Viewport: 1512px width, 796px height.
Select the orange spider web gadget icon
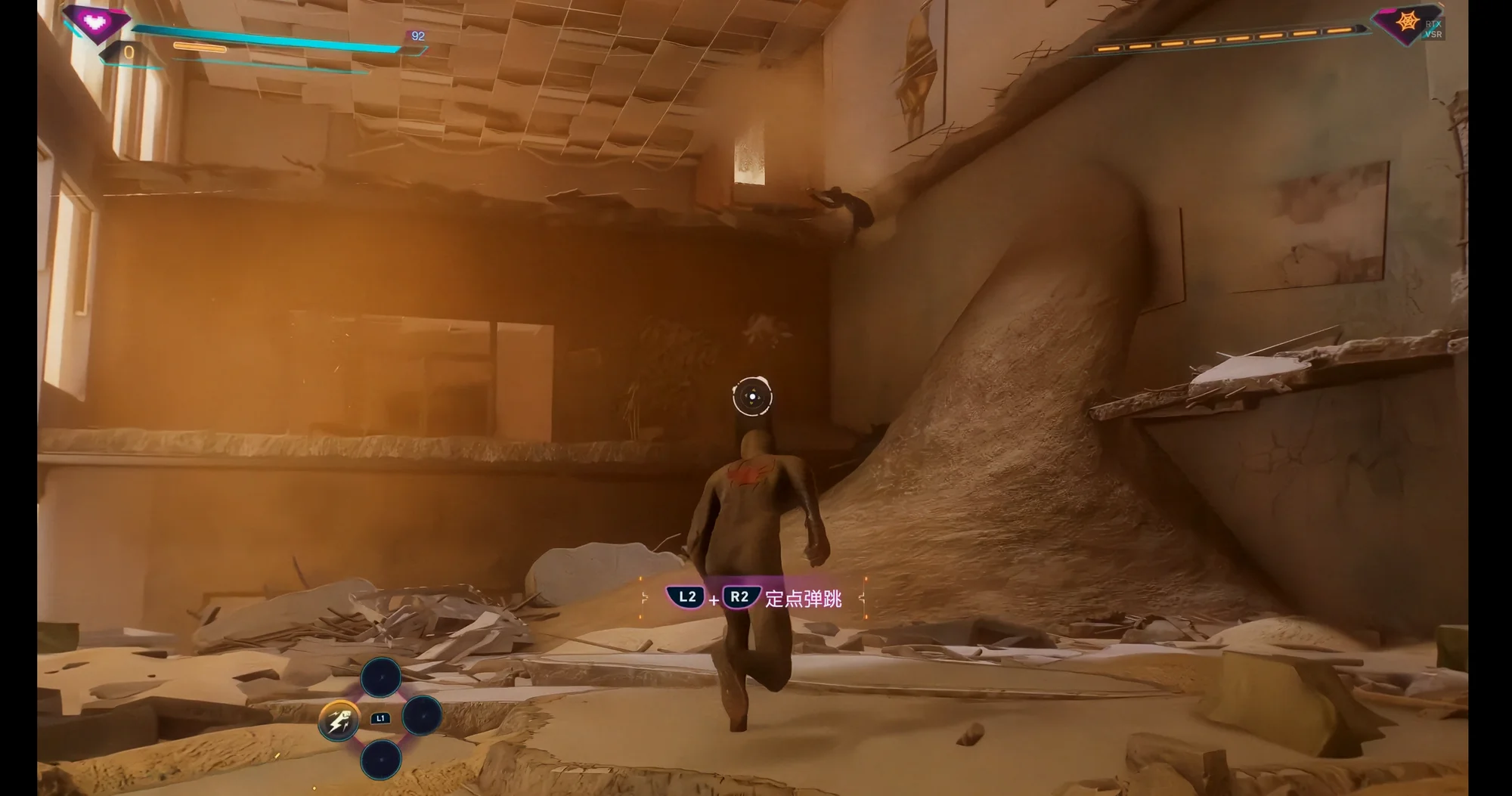pyautogui.click(x=1407, y=23)
